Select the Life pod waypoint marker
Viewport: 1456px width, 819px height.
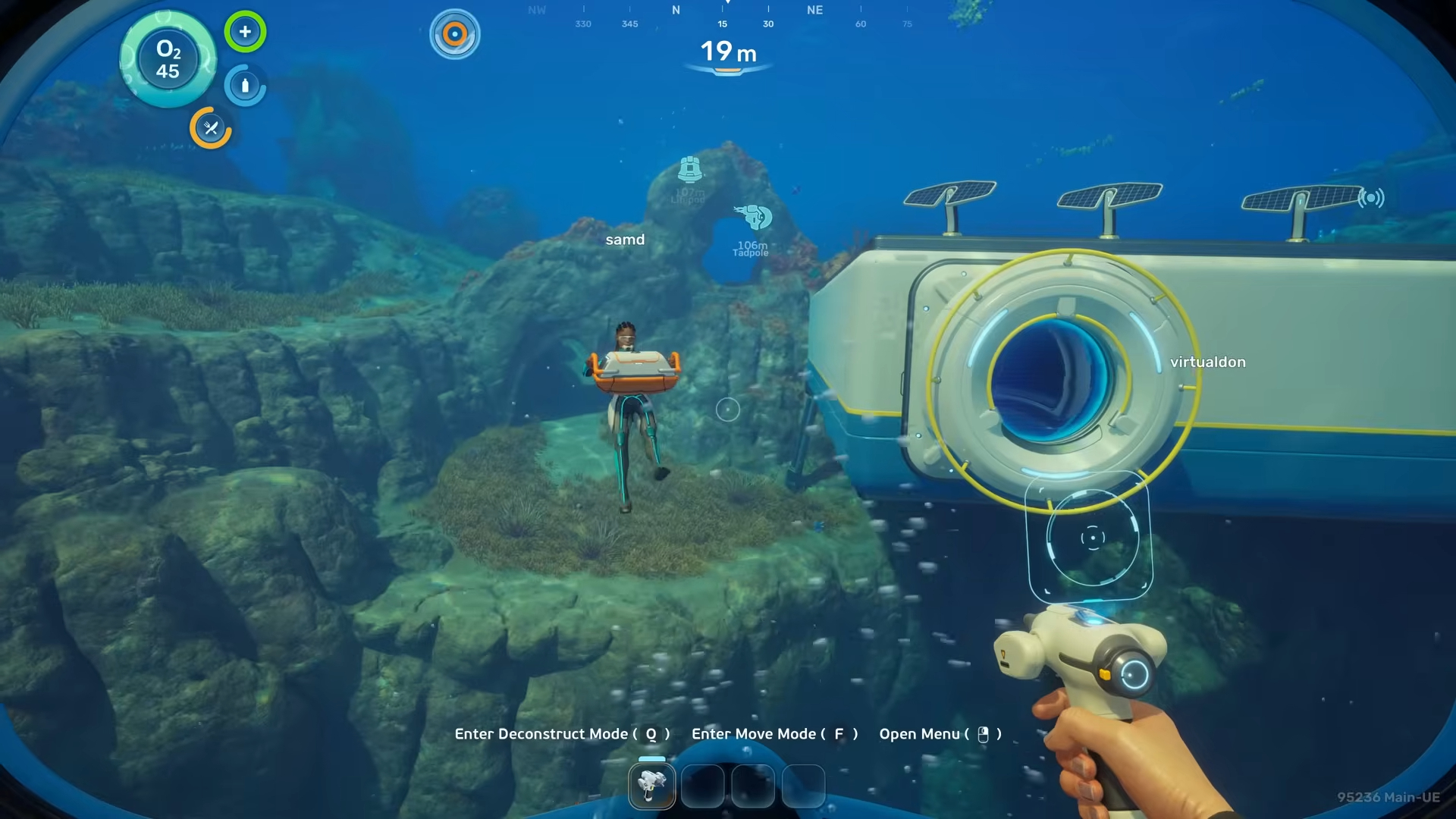click(x=689, y=169)
